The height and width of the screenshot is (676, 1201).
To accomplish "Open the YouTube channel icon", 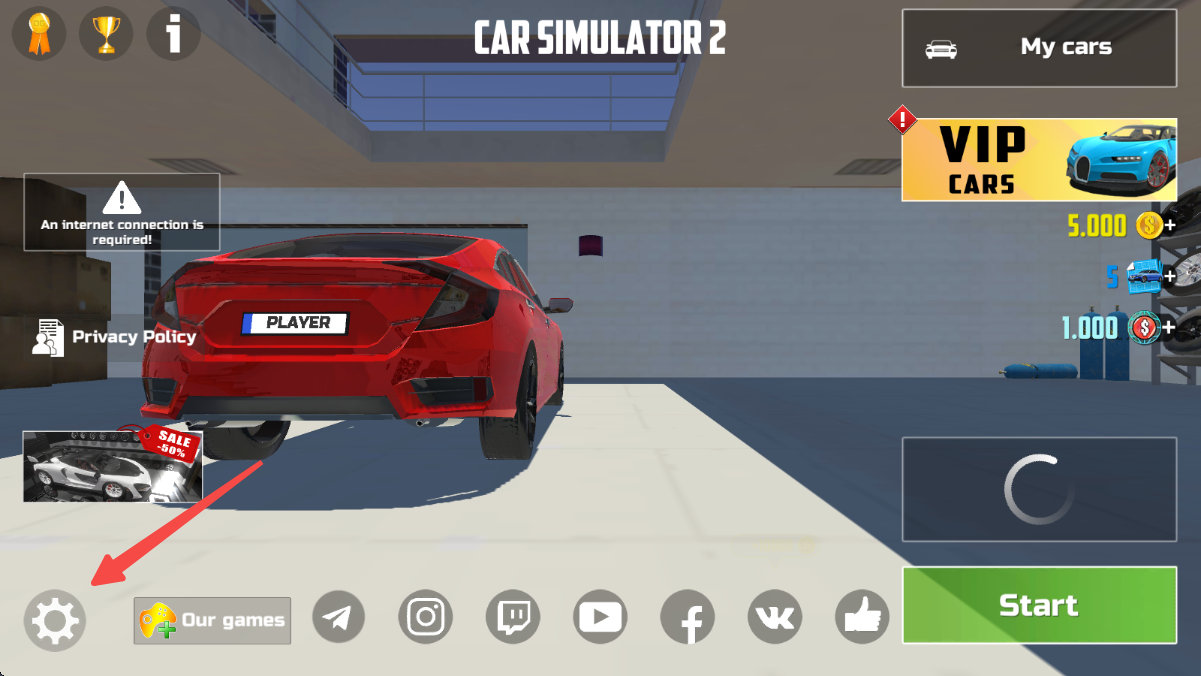I will pyautogui.click(x=600, y=617).
